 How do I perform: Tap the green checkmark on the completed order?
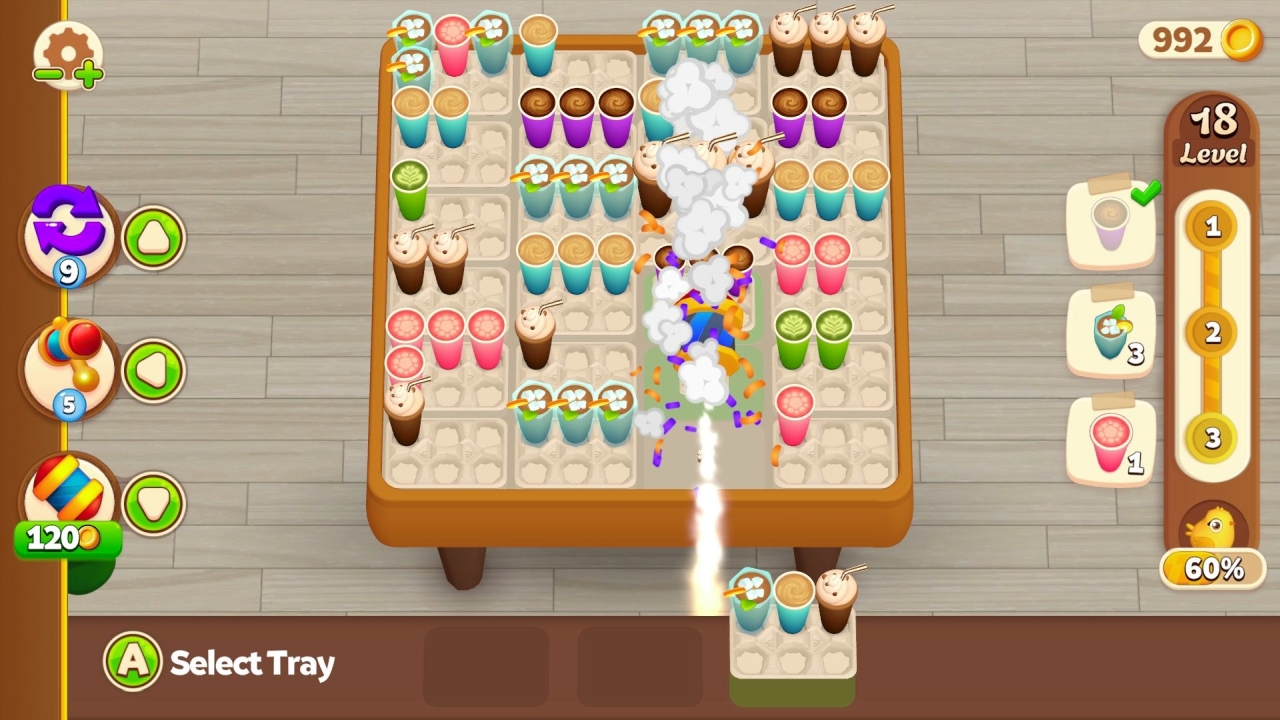1148,190
